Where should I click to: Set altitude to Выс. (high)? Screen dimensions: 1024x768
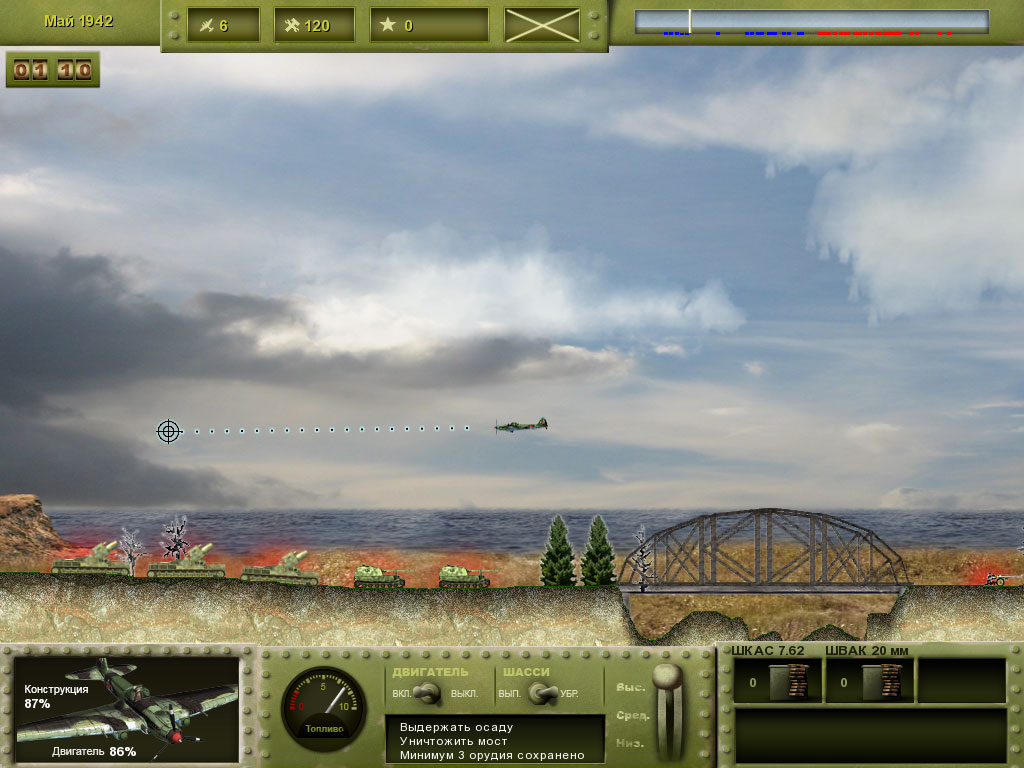pyautogui.click(x=630, y=687)
